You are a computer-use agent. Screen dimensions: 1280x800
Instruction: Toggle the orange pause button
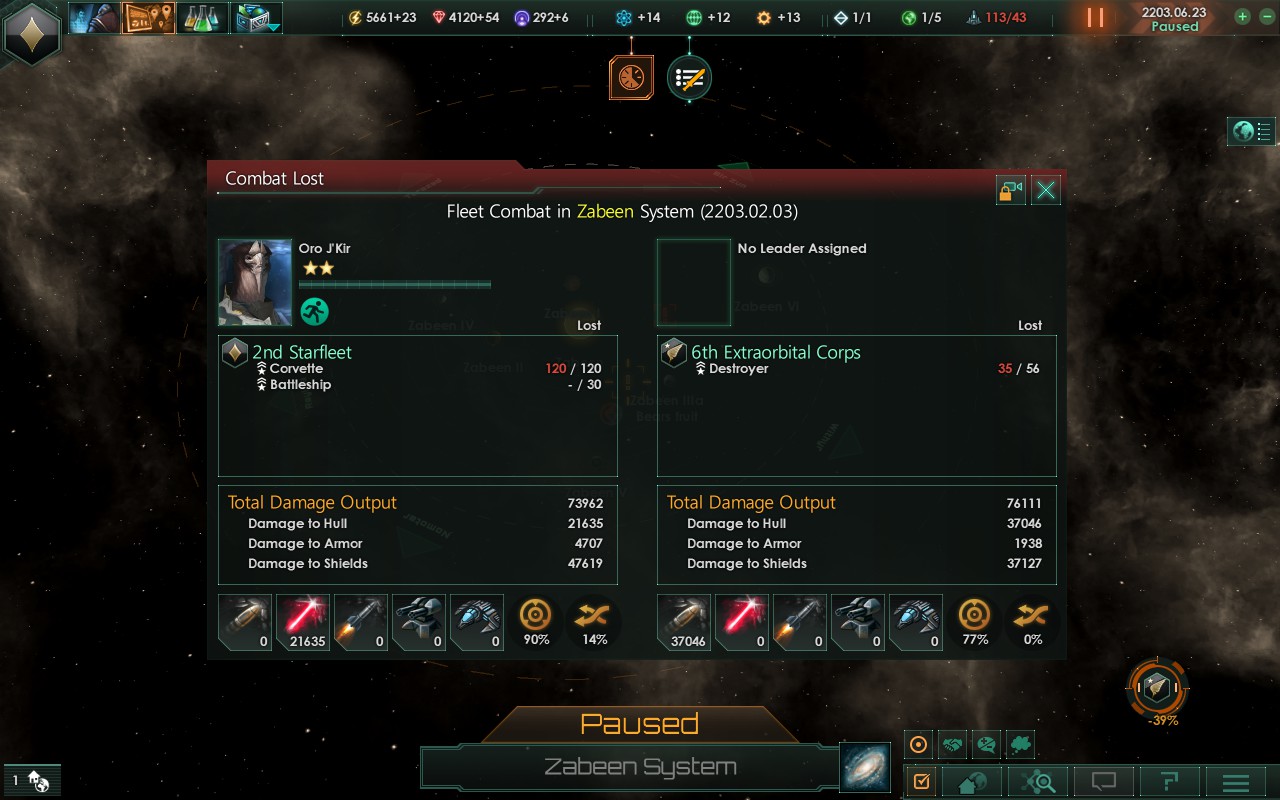[1096, 17]
